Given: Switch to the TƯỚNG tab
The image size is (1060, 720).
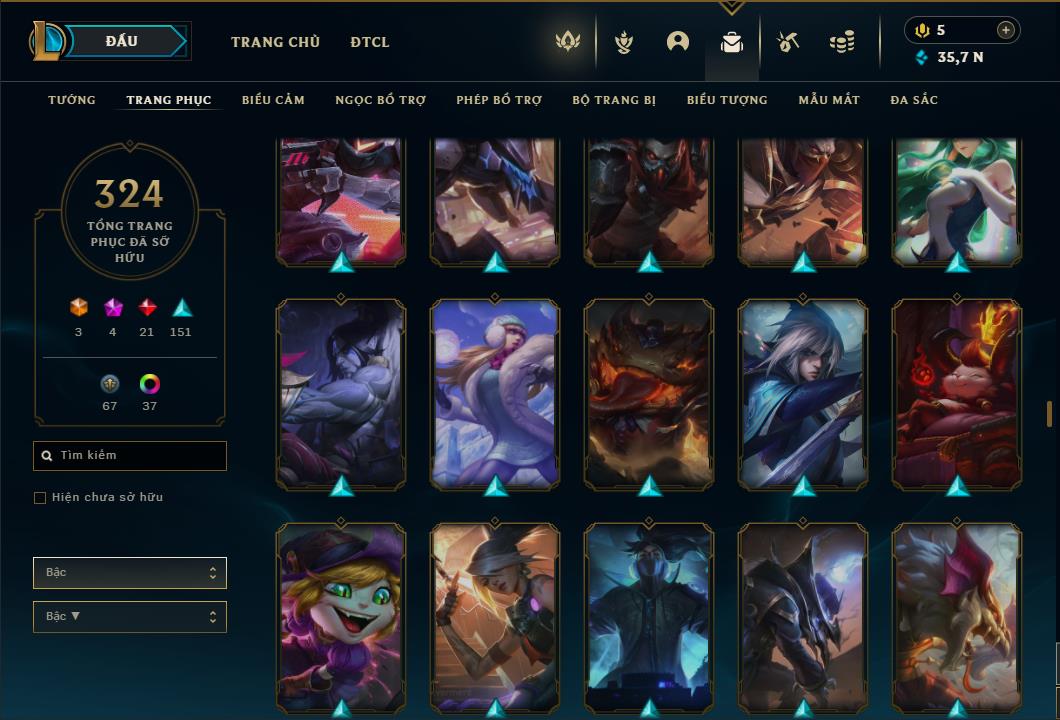Looking at the screenshot, I should [72, 100].
